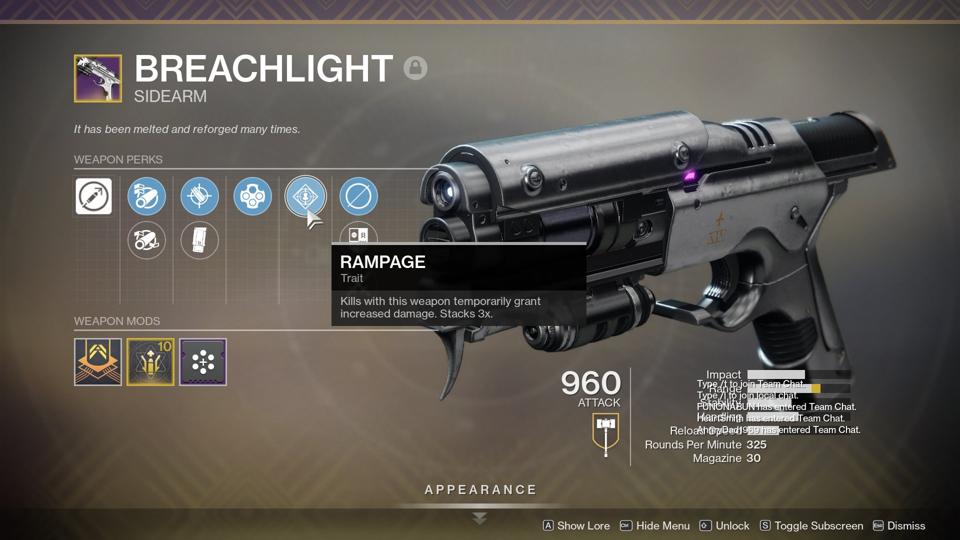Open the gold masterwork mod slot

150,362
